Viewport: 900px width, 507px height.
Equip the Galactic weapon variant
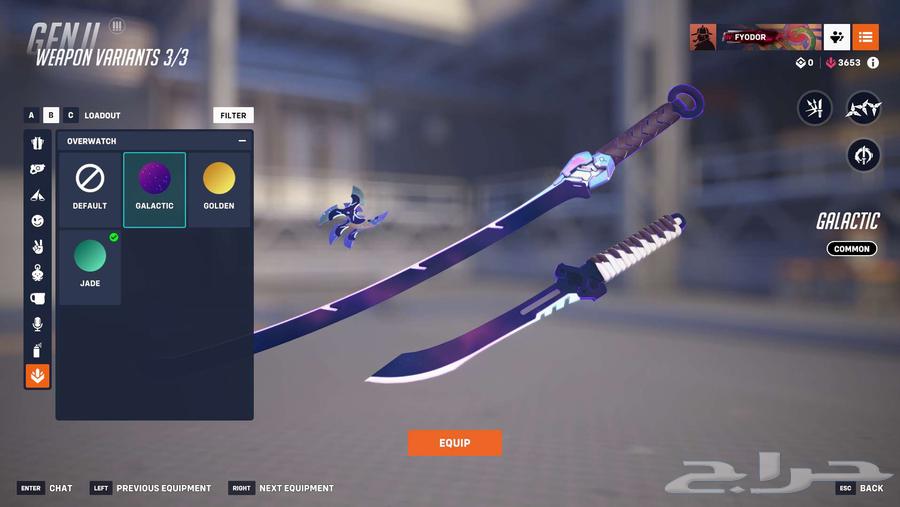(x=454, y=443)
